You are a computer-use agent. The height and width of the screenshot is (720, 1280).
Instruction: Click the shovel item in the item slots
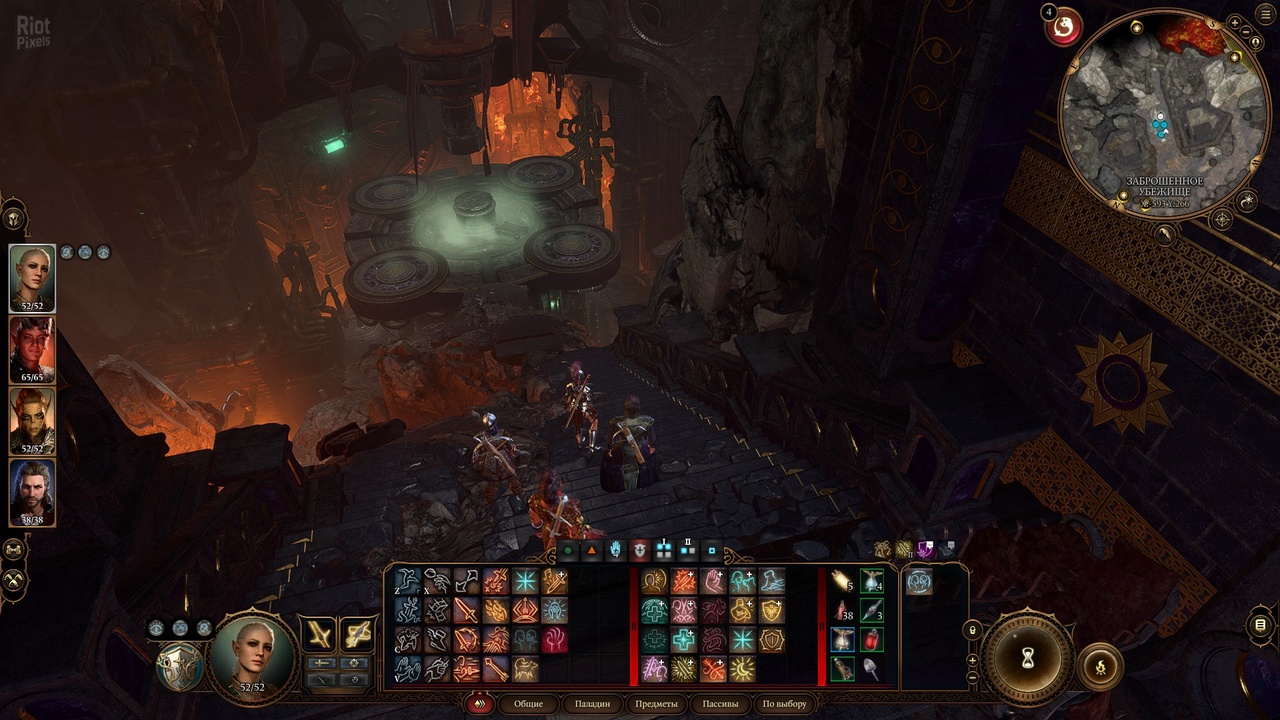(x=870, y=668)
